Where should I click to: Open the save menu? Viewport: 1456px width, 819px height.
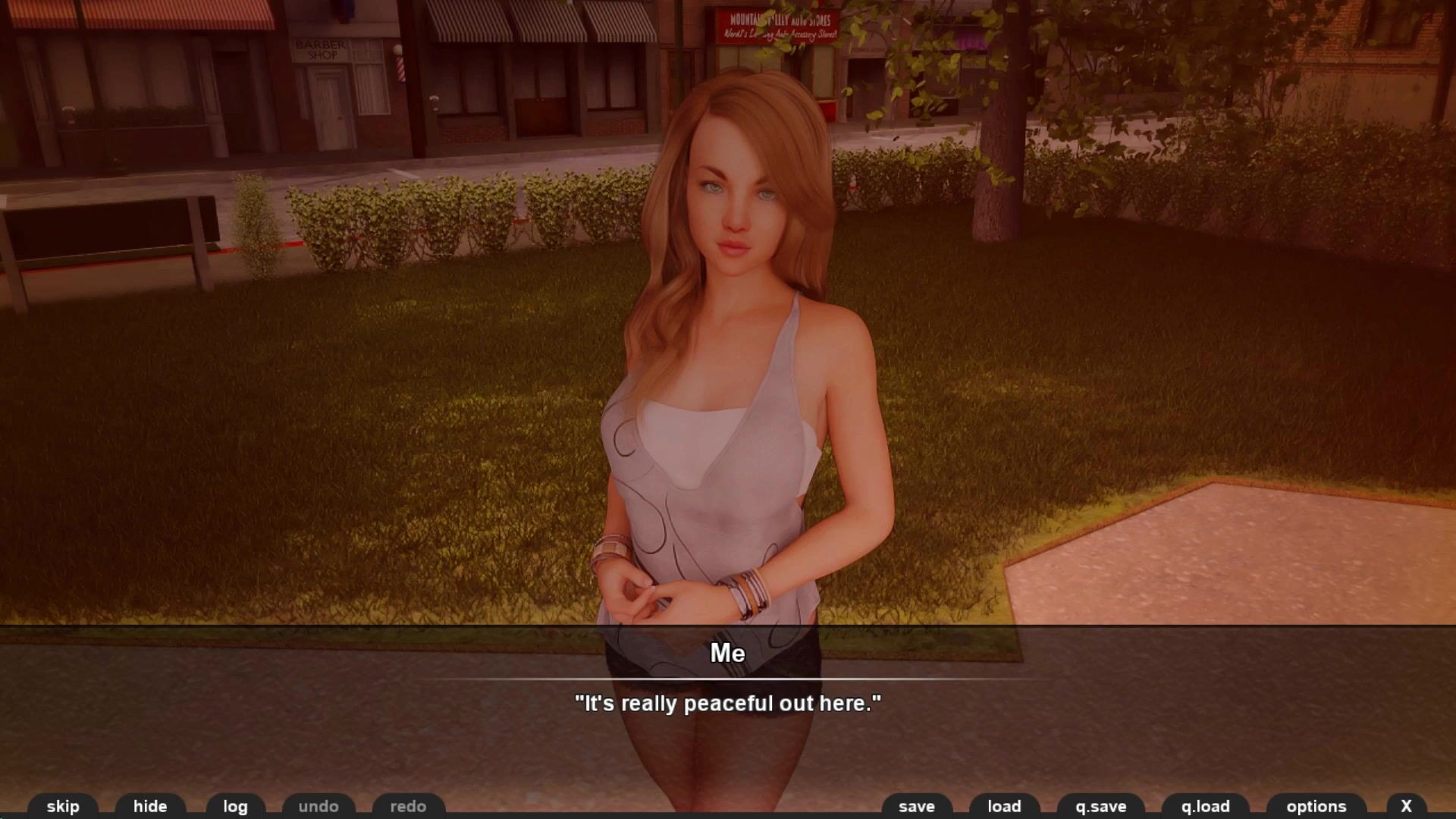click(x=916, y=806)
